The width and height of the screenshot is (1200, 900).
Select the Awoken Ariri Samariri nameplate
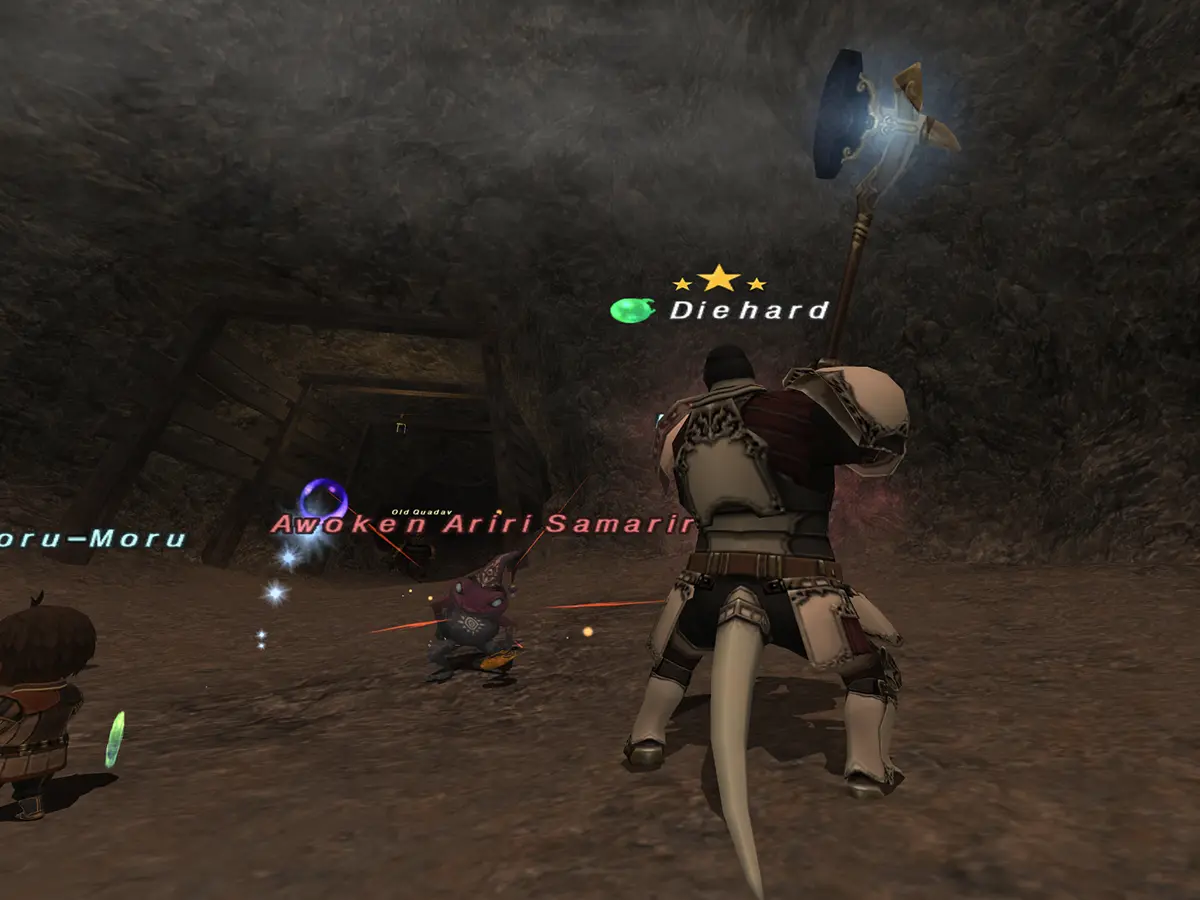[x=483, y=524]
